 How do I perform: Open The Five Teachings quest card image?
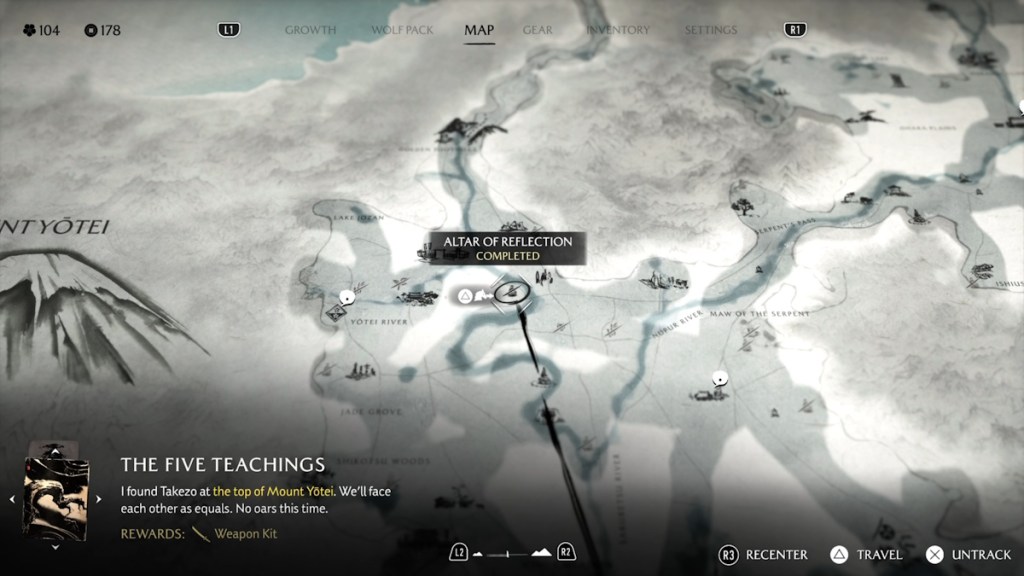pos(56,498)
